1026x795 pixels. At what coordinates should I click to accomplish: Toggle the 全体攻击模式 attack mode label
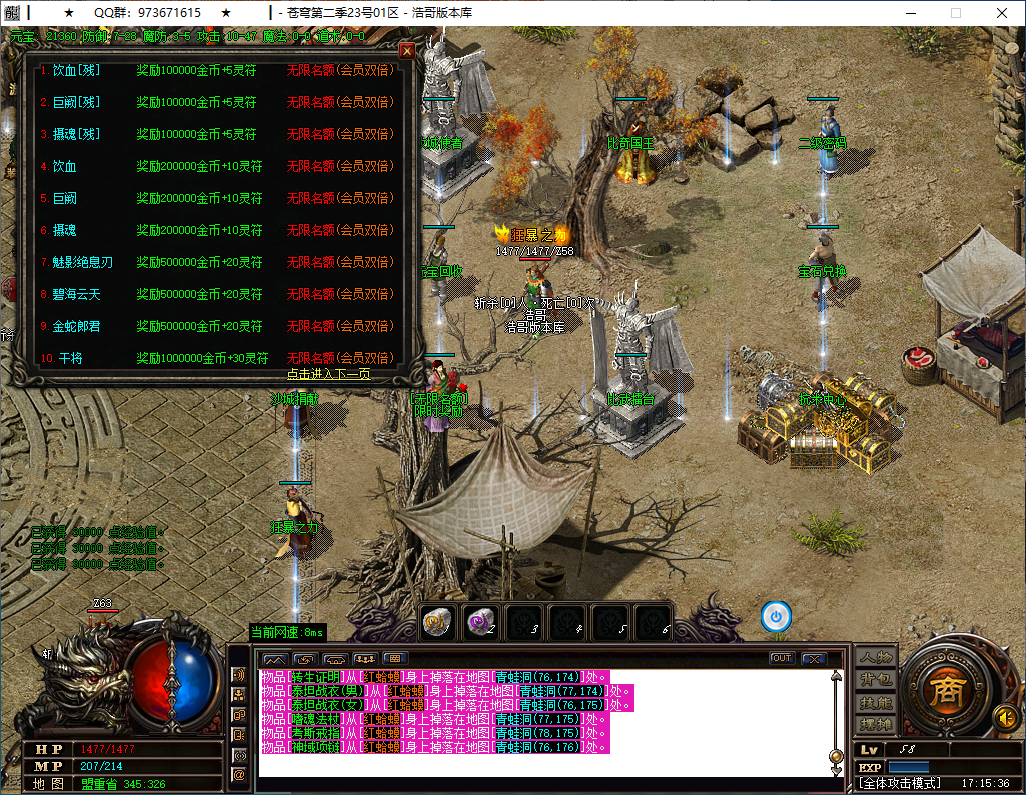(x=900, y=783)
